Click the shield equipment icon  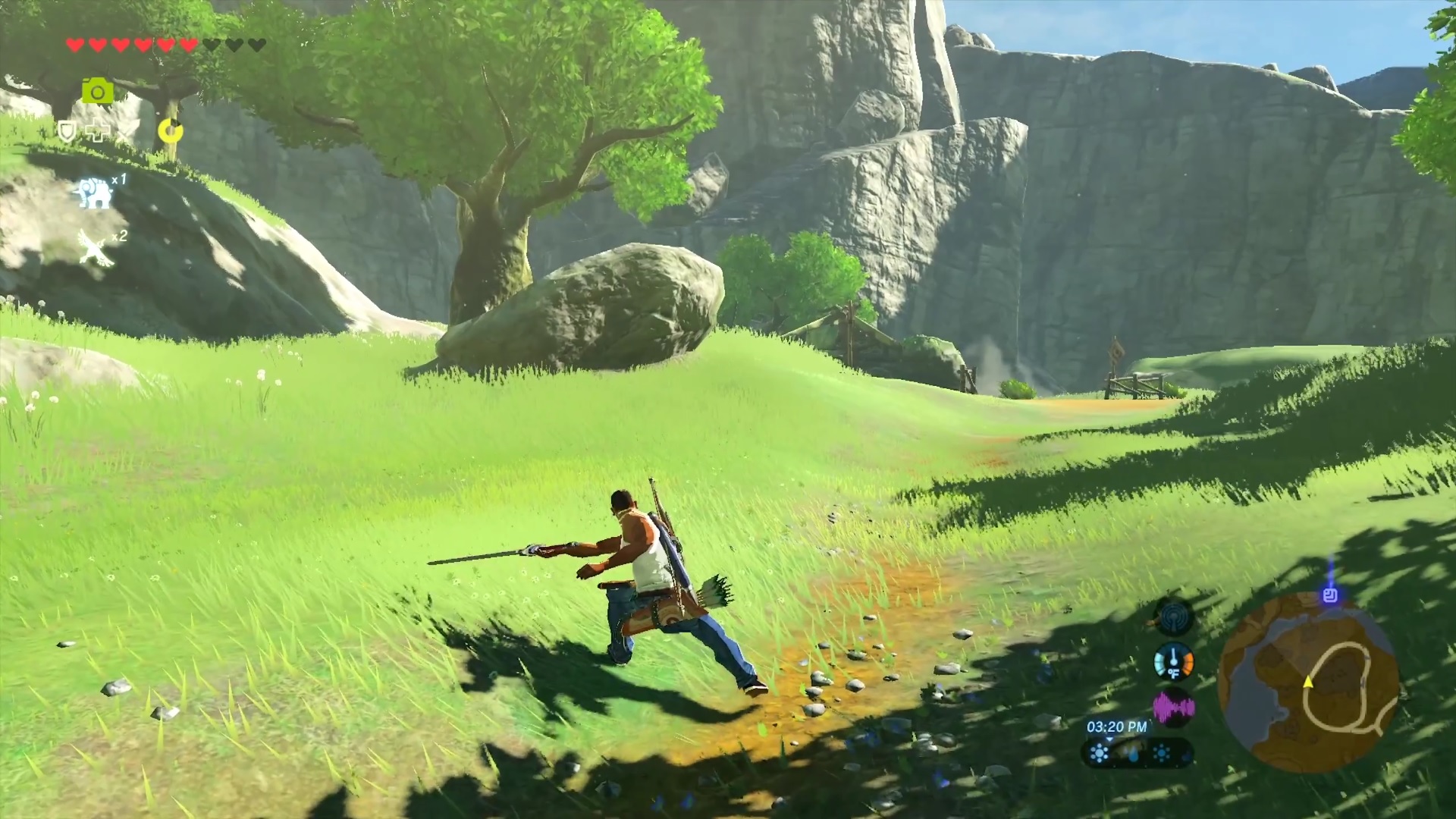click(x=67, y=132)
